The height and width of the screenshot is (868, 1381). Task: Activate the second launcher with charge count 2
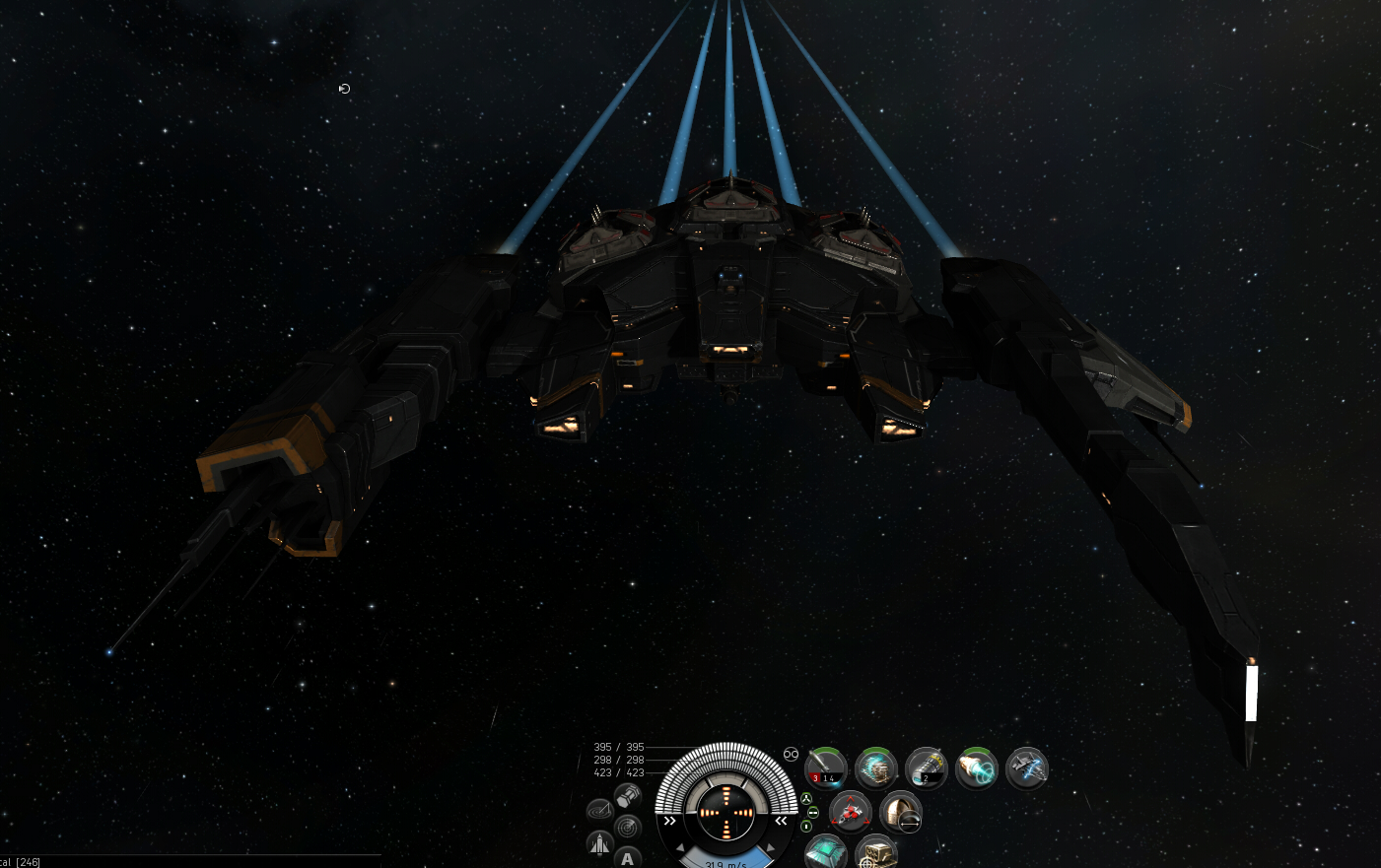pyautogui.click(x=927, y=768)
